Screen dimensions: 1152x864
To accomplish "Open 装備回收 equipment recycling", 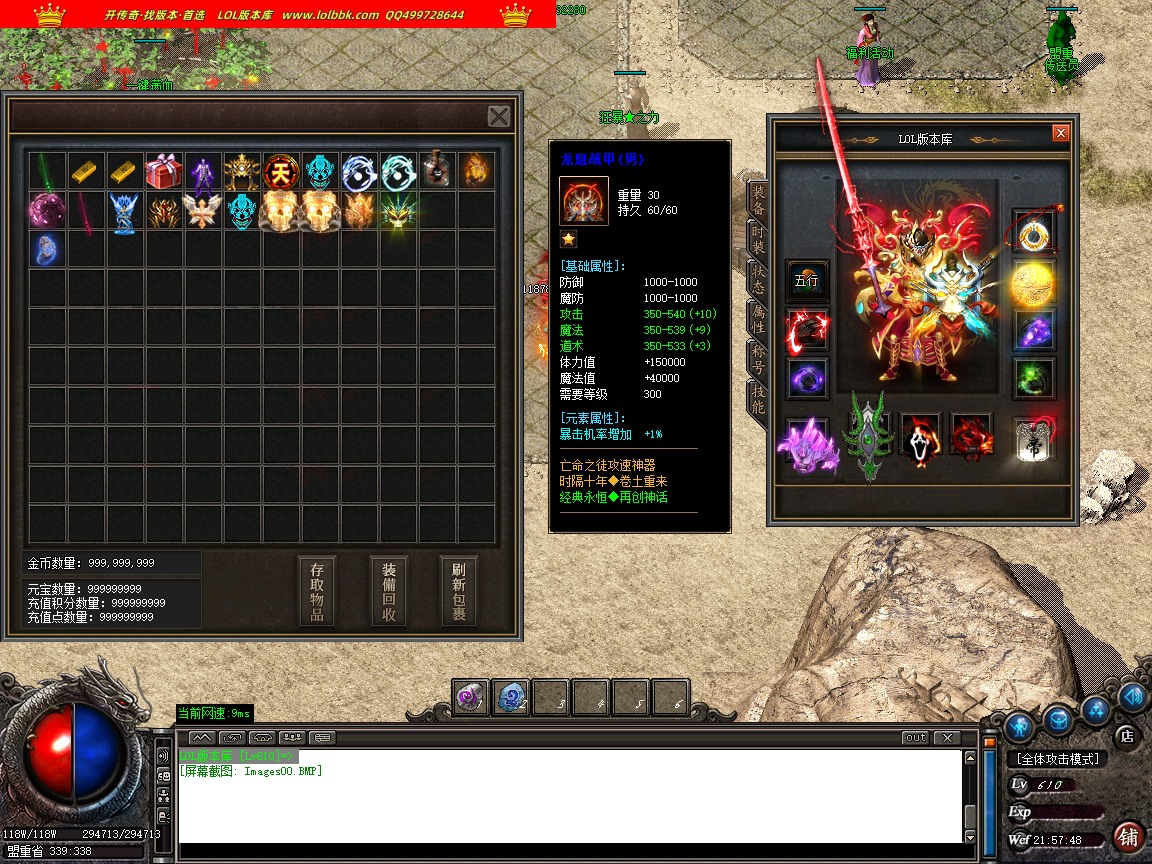I will (389, 591).
